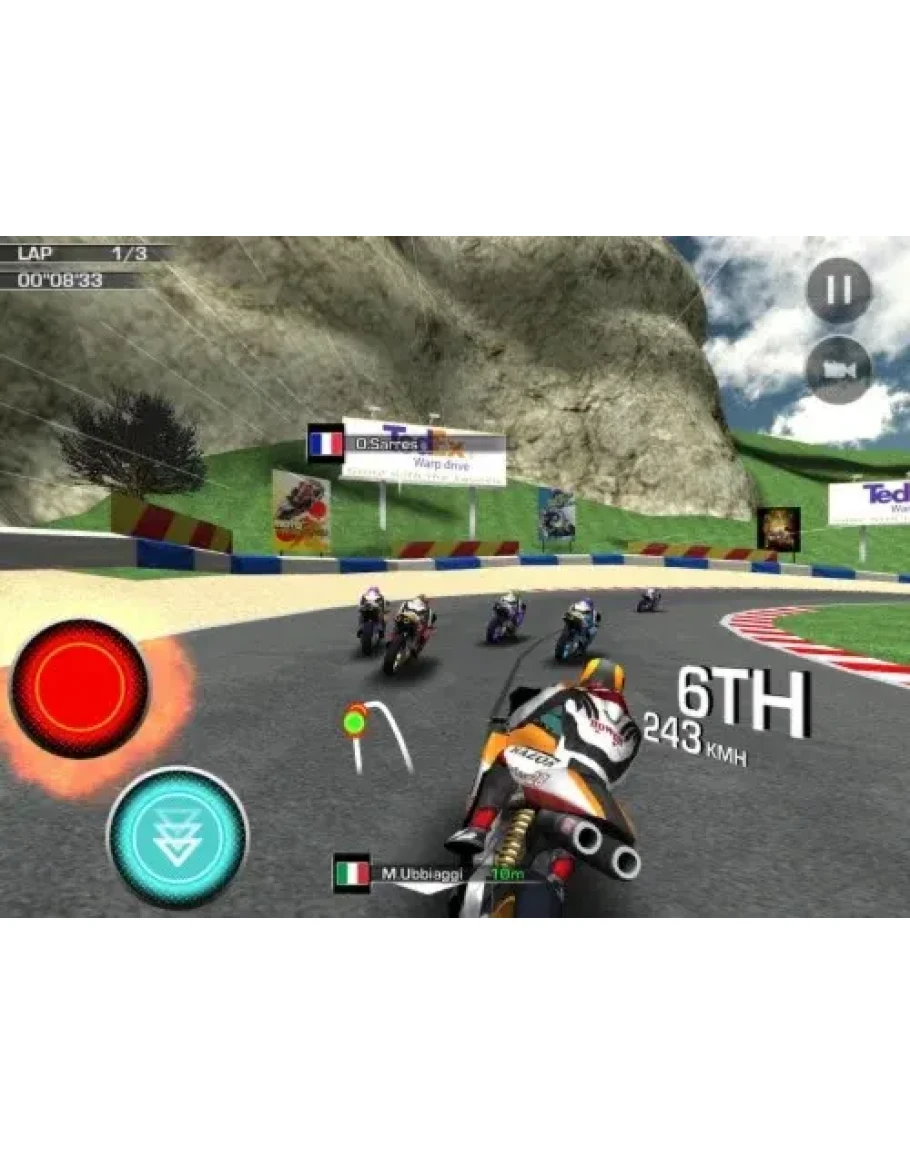Screen dimensions: 910x1155
Task: Pause the race
Action: [838, 291]
